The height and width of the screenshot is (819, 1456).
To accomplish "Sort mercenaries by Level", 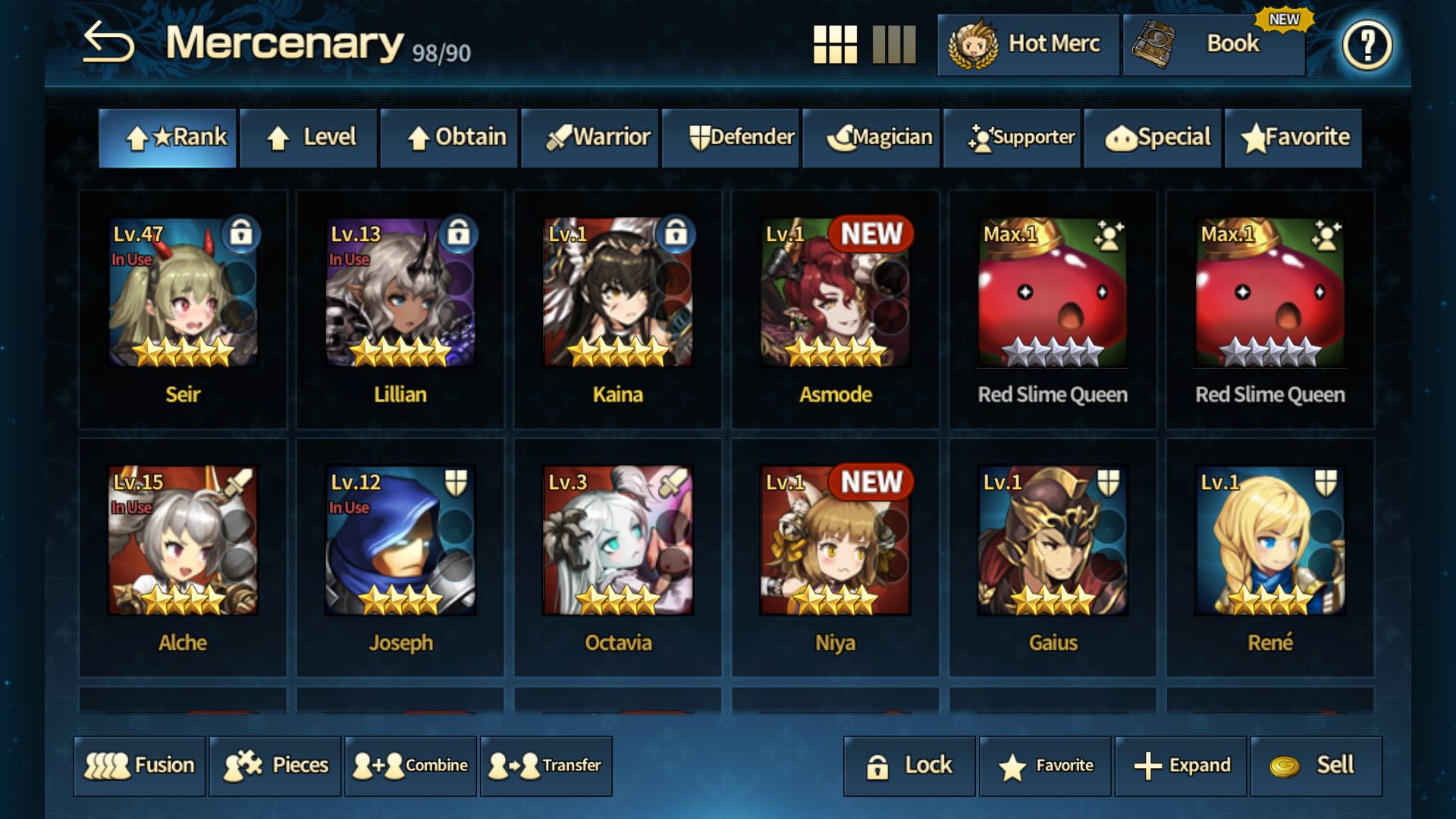I will tap(308, 137).
